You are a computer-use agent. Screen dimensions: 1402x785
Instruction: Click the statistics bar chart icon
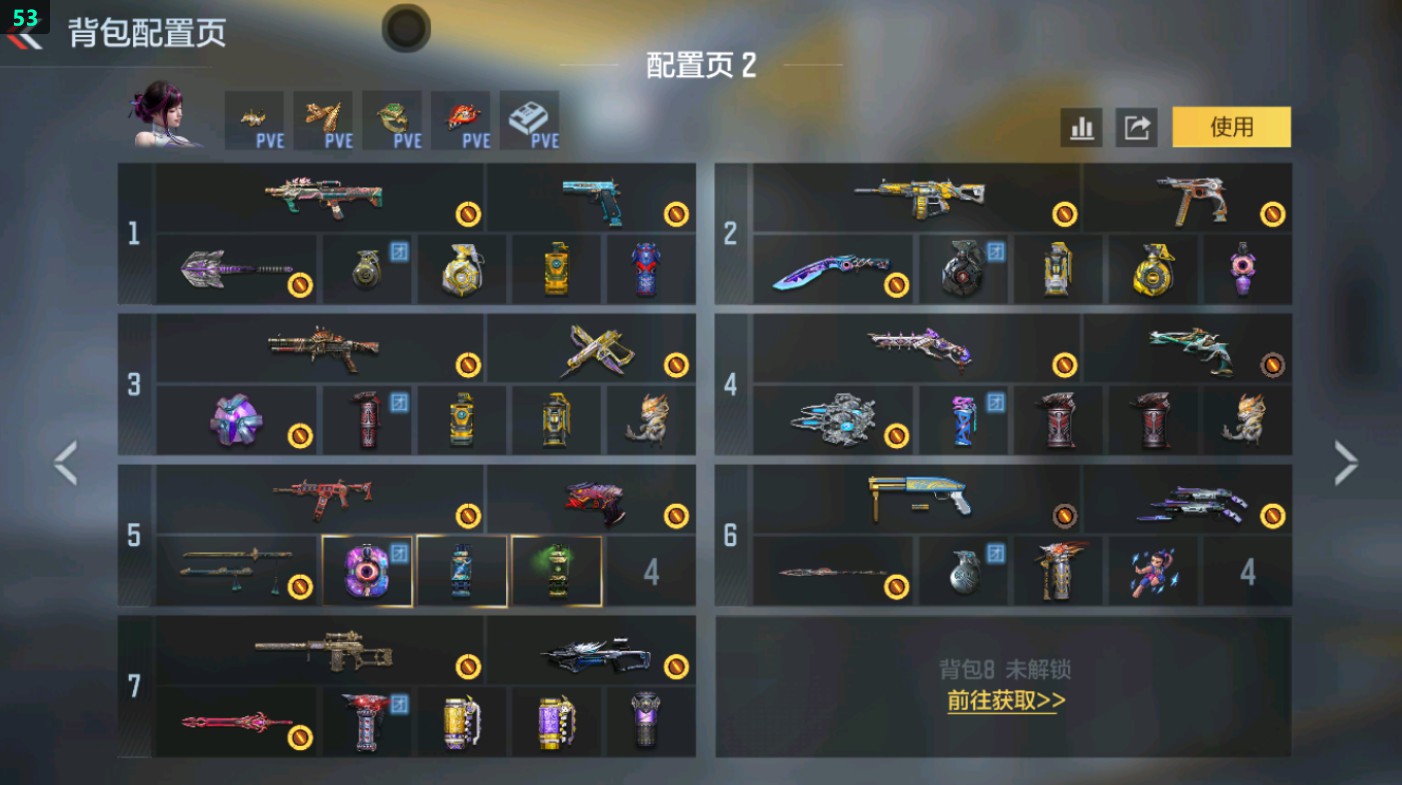click(1083, 128)
